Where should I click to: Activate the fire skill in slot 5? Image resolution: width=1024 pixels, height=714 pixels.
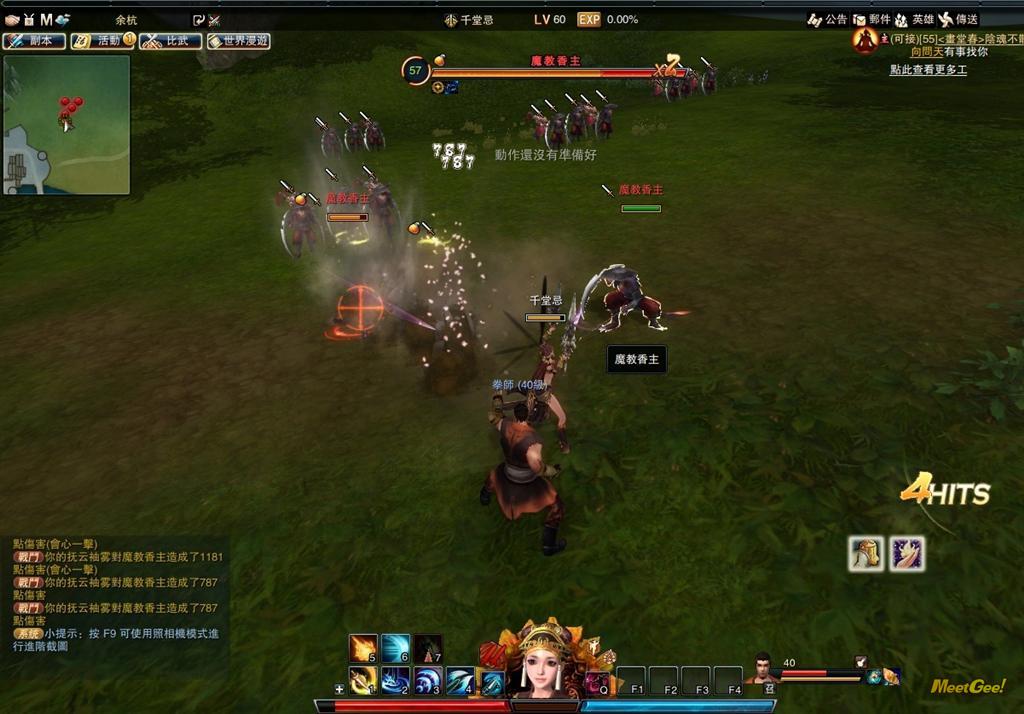pyautogui.click(x=362, y=648)
